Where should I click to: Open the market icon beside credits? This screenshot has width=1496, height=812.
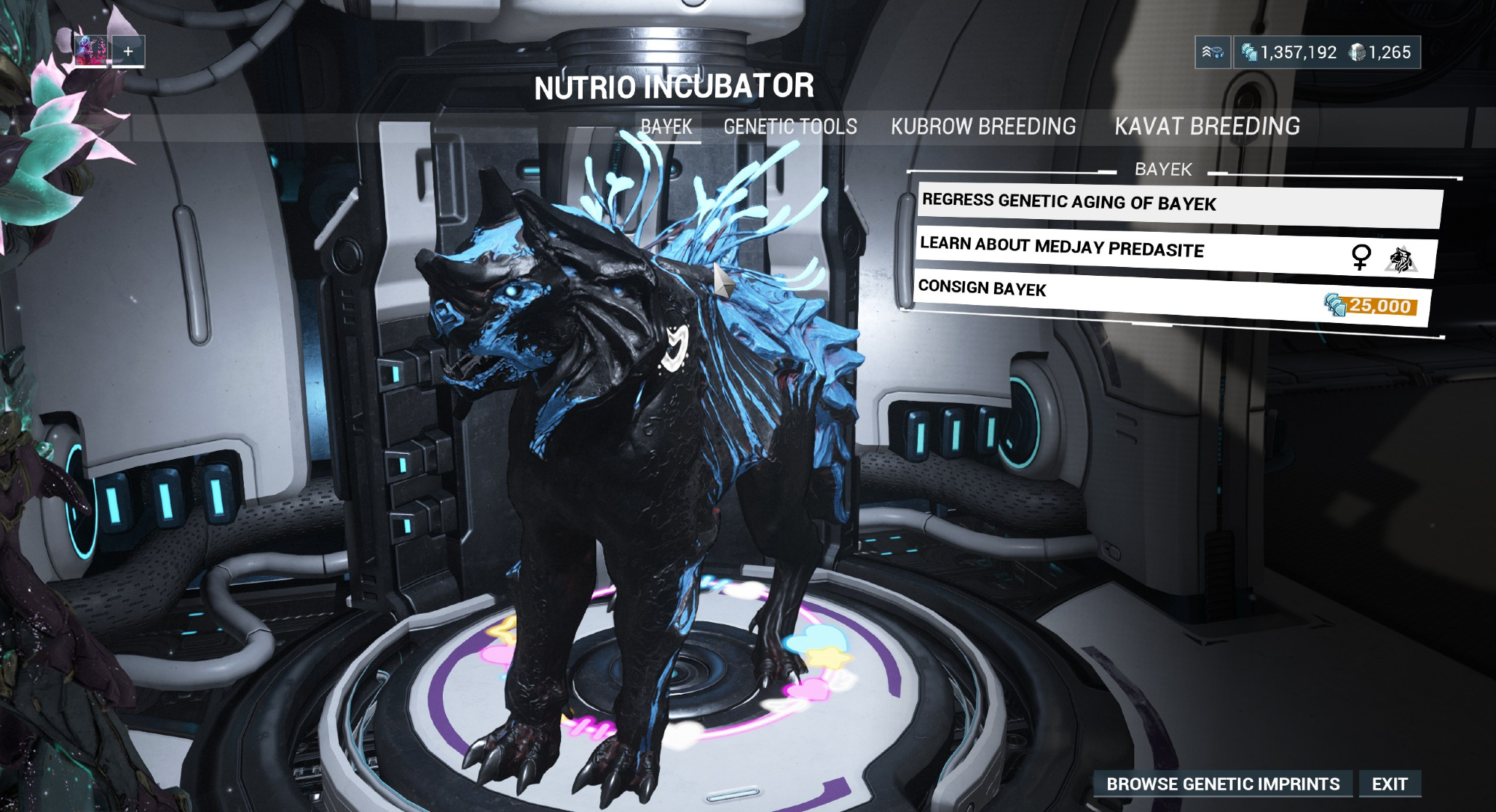(x=1212, y=52)
